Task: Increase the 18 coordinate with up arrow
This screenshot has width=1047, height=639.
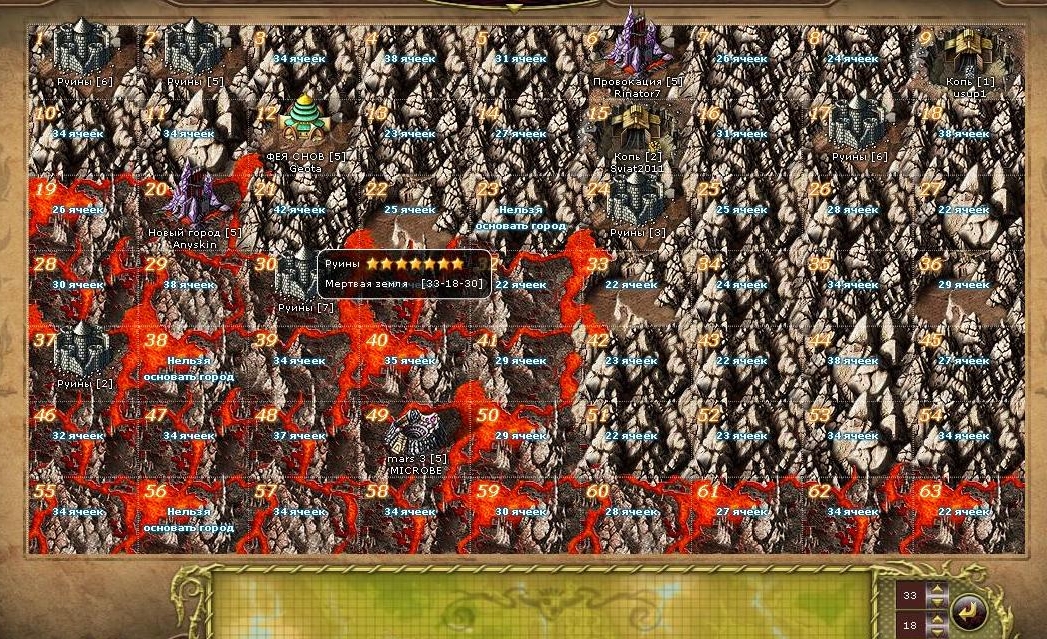Action: pyautogui.click(x=937, y=619)
